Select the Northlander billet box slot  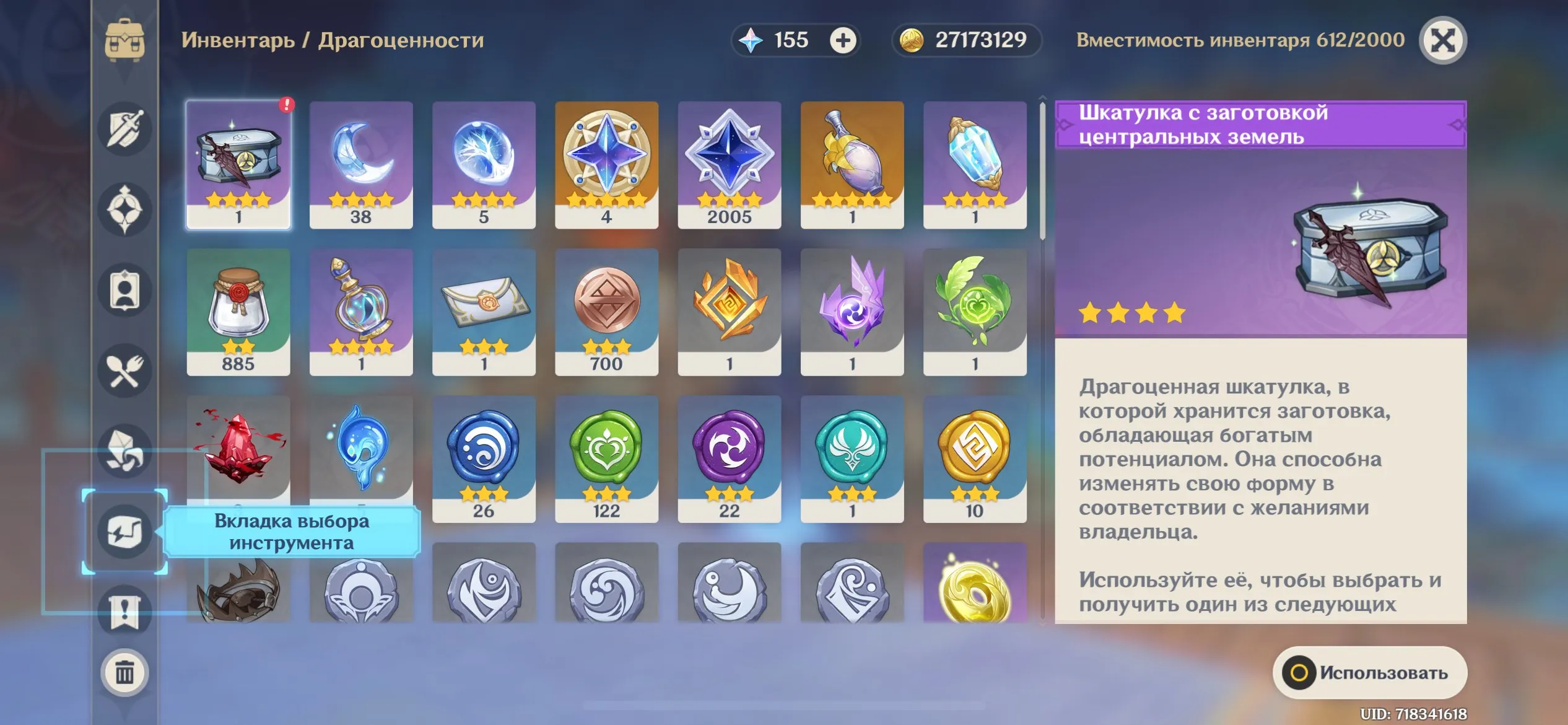pos(238,165)
